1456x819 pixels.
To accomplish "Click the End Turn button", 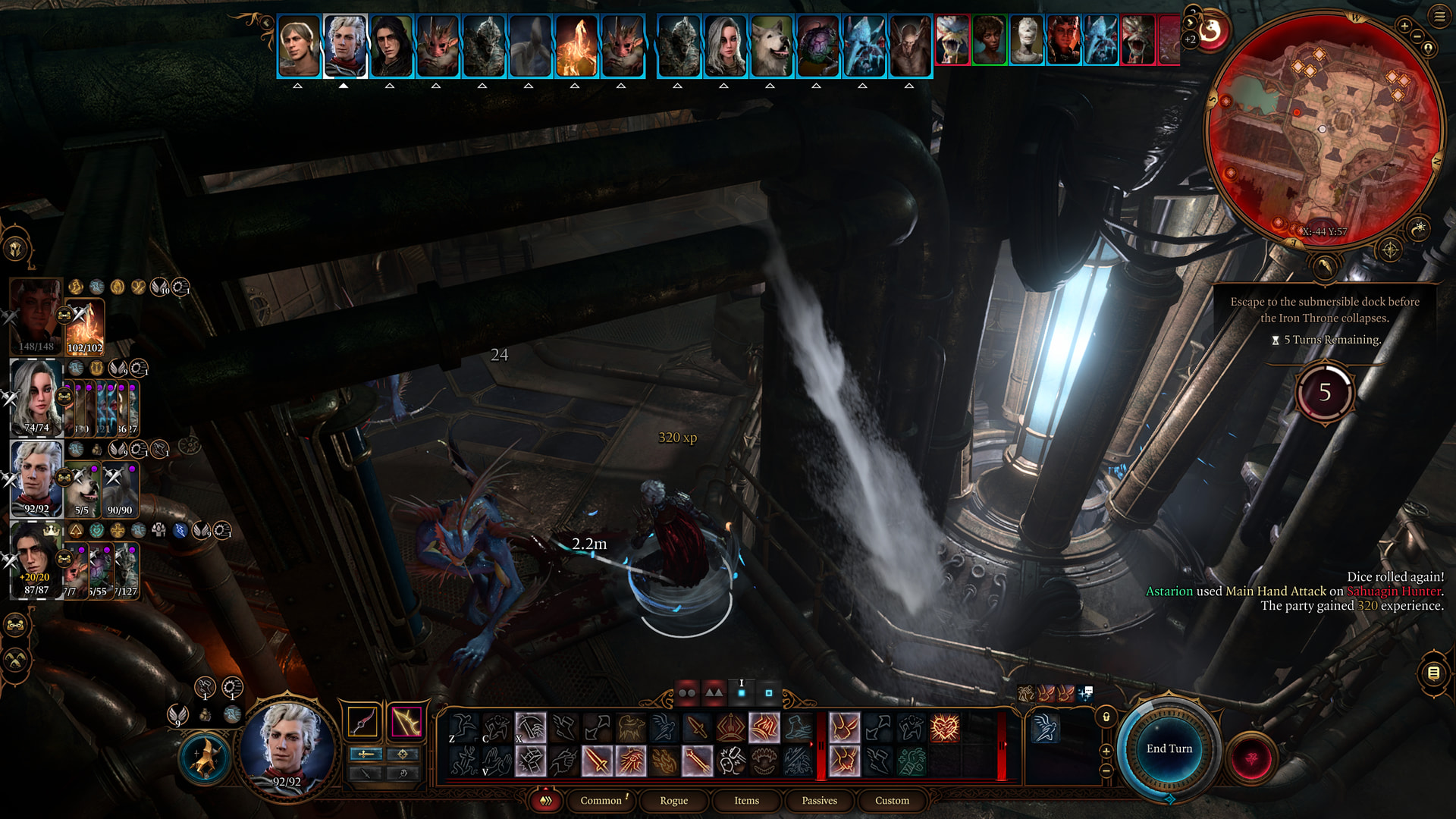I will click(x=1169, y=749).
